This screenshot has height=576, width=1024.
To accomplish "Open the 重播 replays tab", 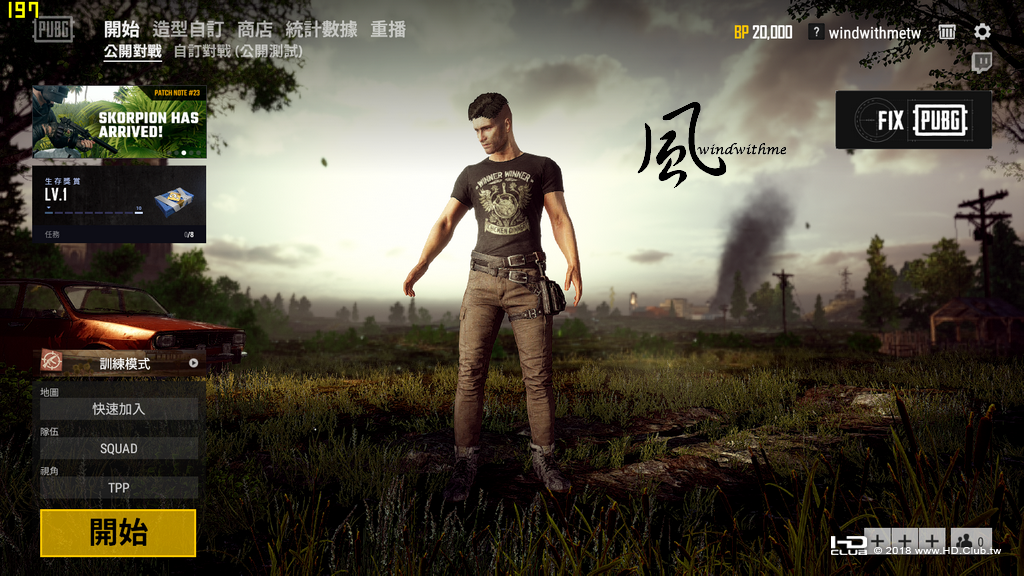I will [388, 29].
